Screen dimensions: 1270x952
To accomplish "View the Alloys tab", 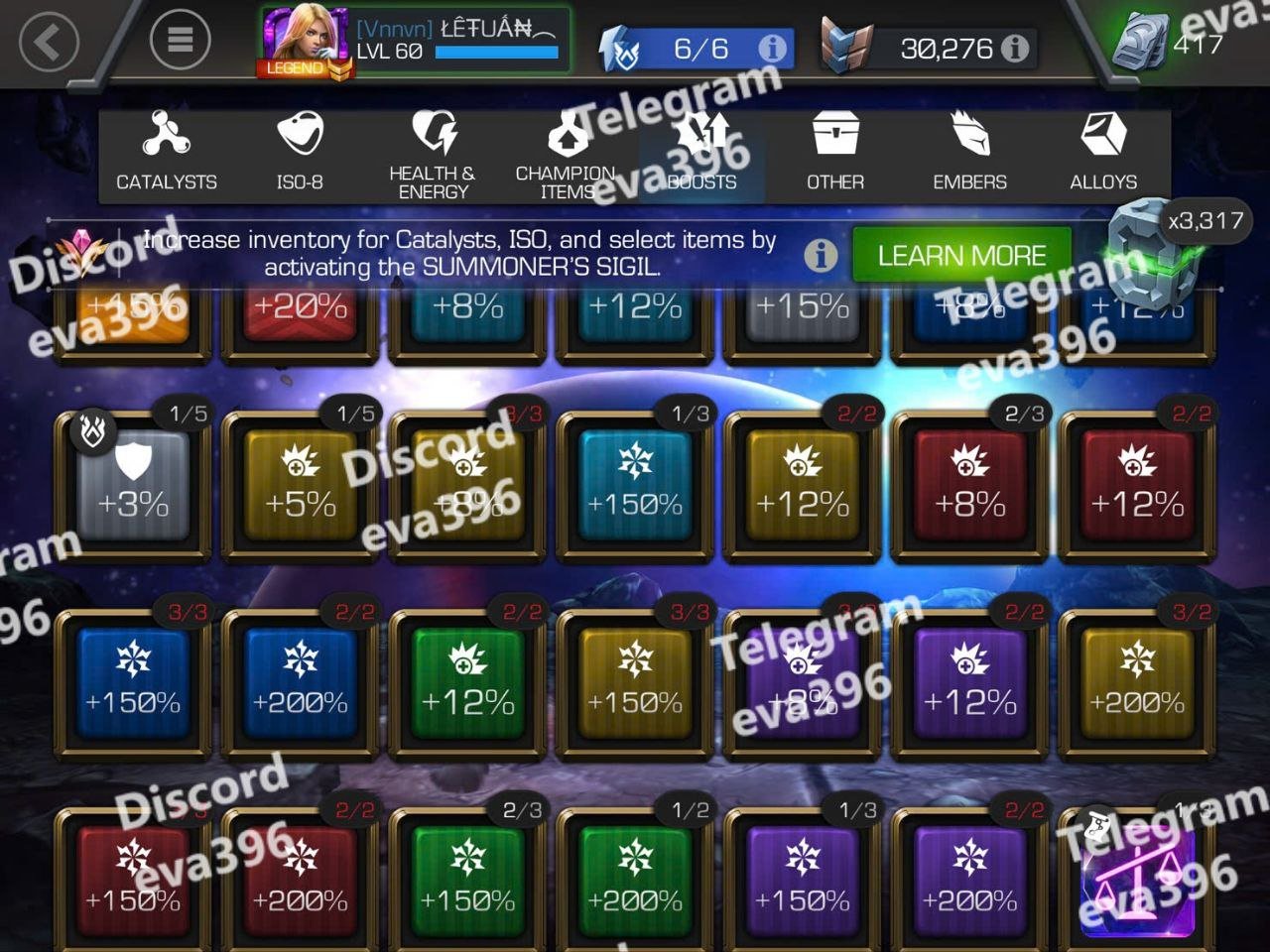I will (1103, 154).
